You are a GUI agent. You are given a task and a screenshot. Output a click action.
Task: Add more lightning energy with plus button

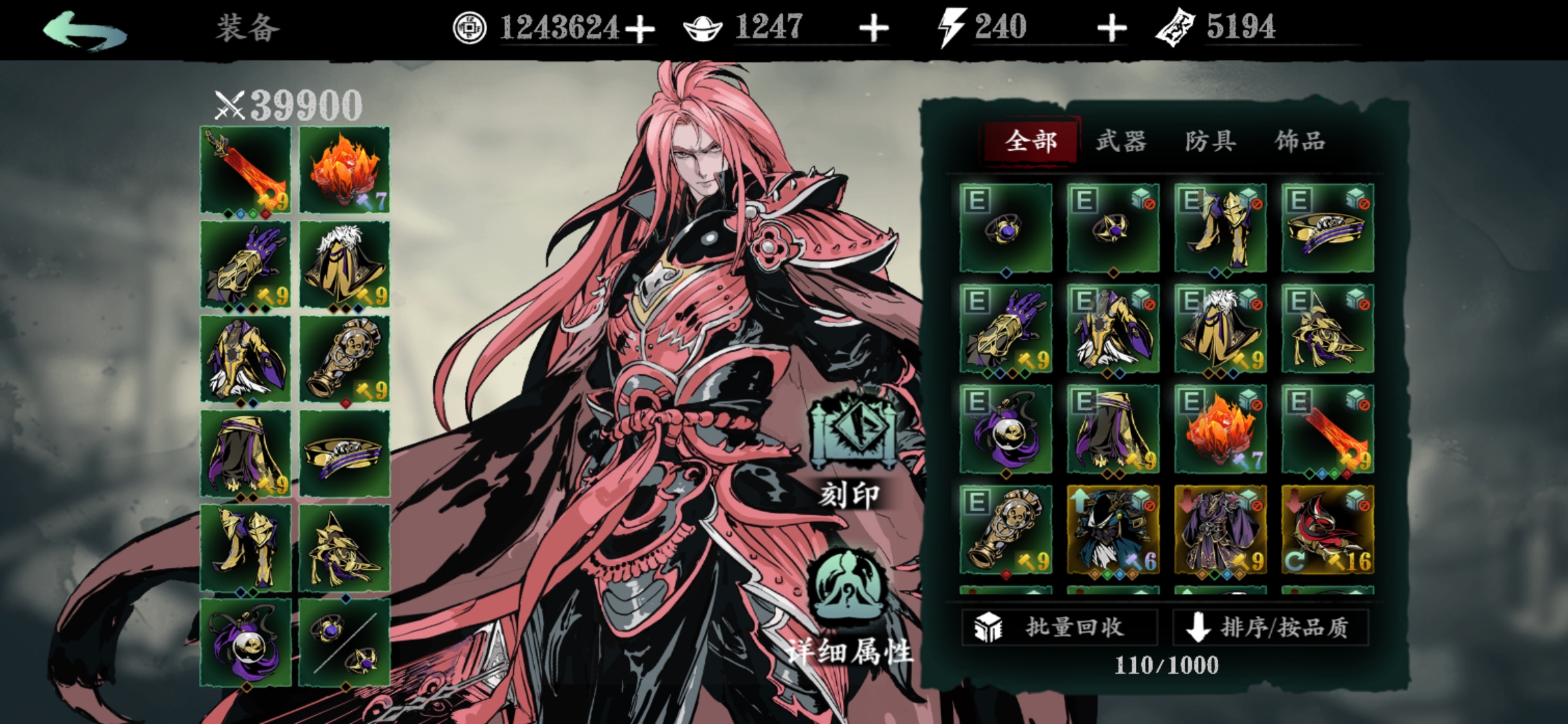tap(1112, 29)
